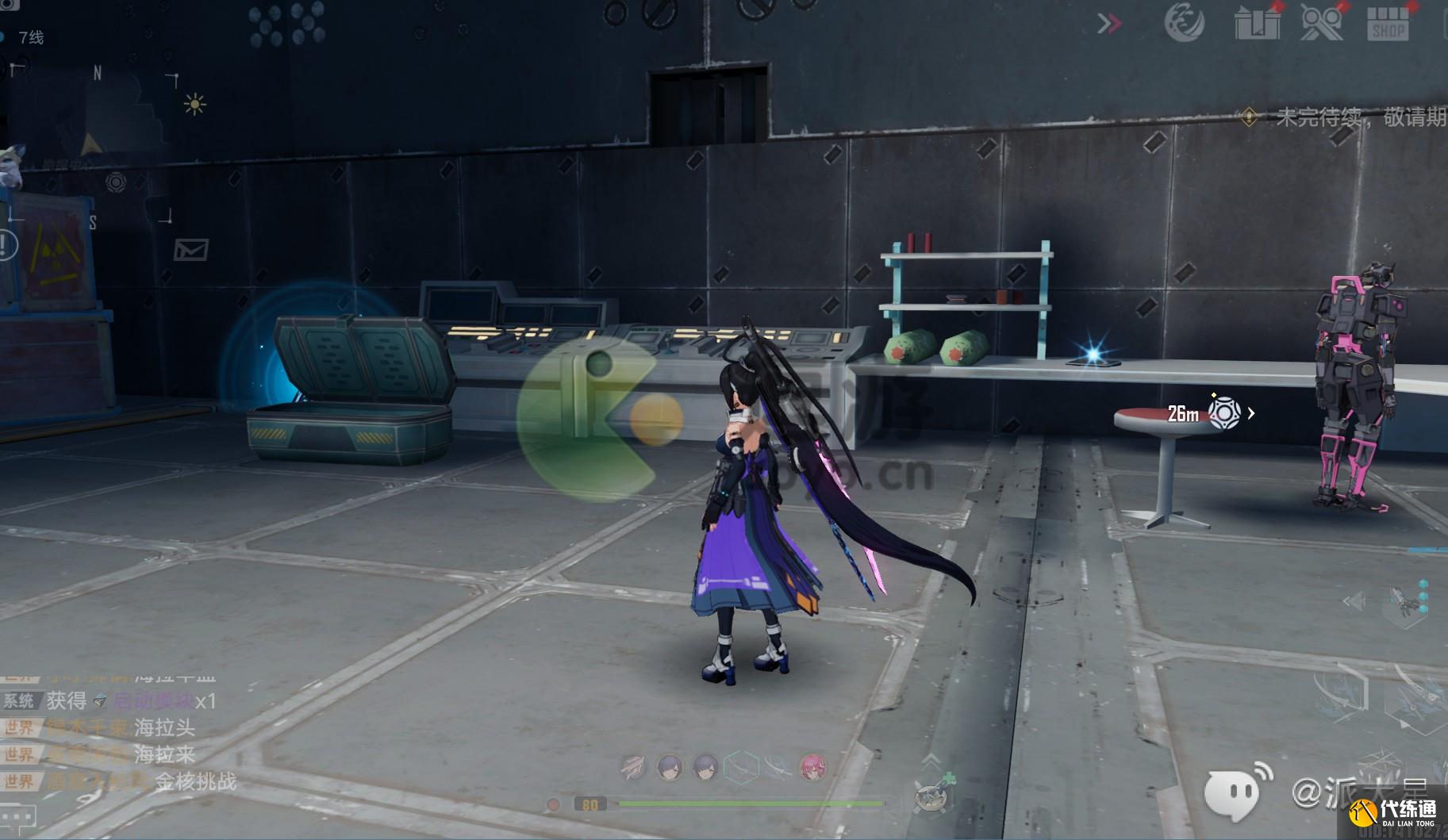Open the wave and moon emblem icon

click(x=1184, y=23)
